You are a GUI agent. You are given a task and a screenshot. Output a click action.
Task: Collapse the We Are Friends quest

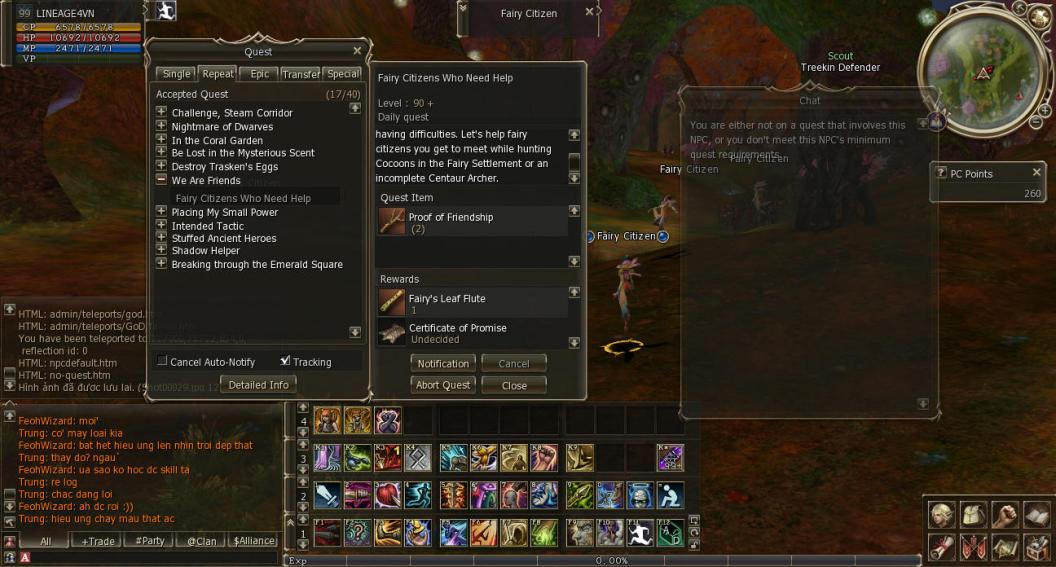coord(161,181)
